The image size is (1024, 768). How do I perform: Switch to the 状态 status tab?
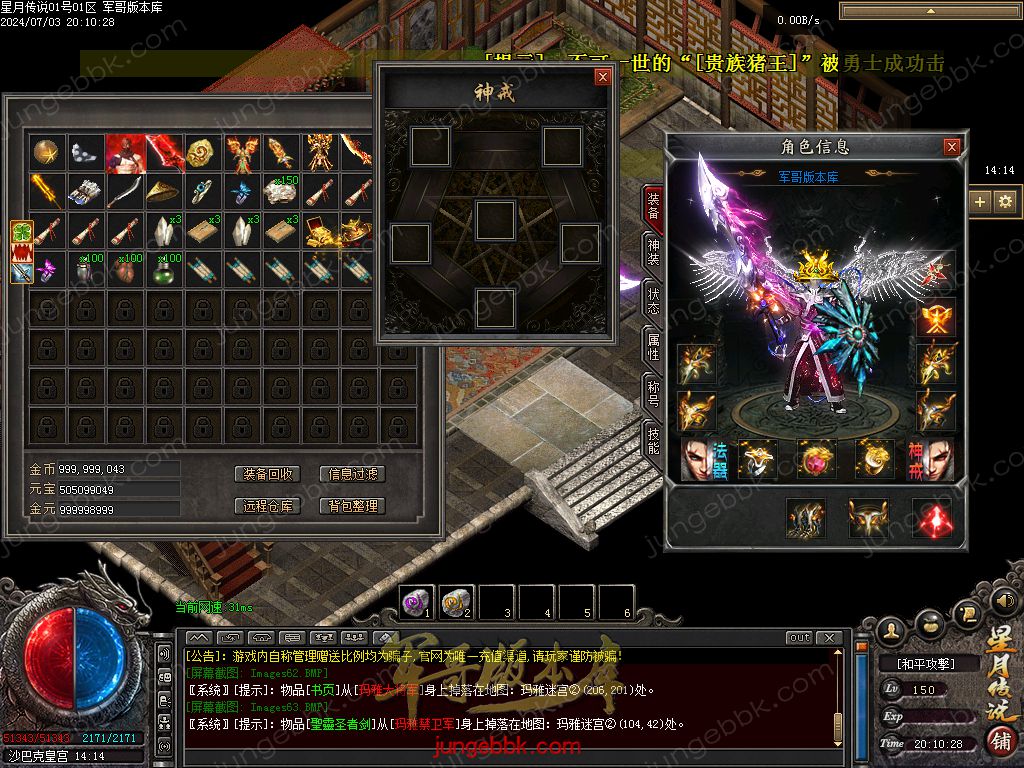(x=653, y=301)
